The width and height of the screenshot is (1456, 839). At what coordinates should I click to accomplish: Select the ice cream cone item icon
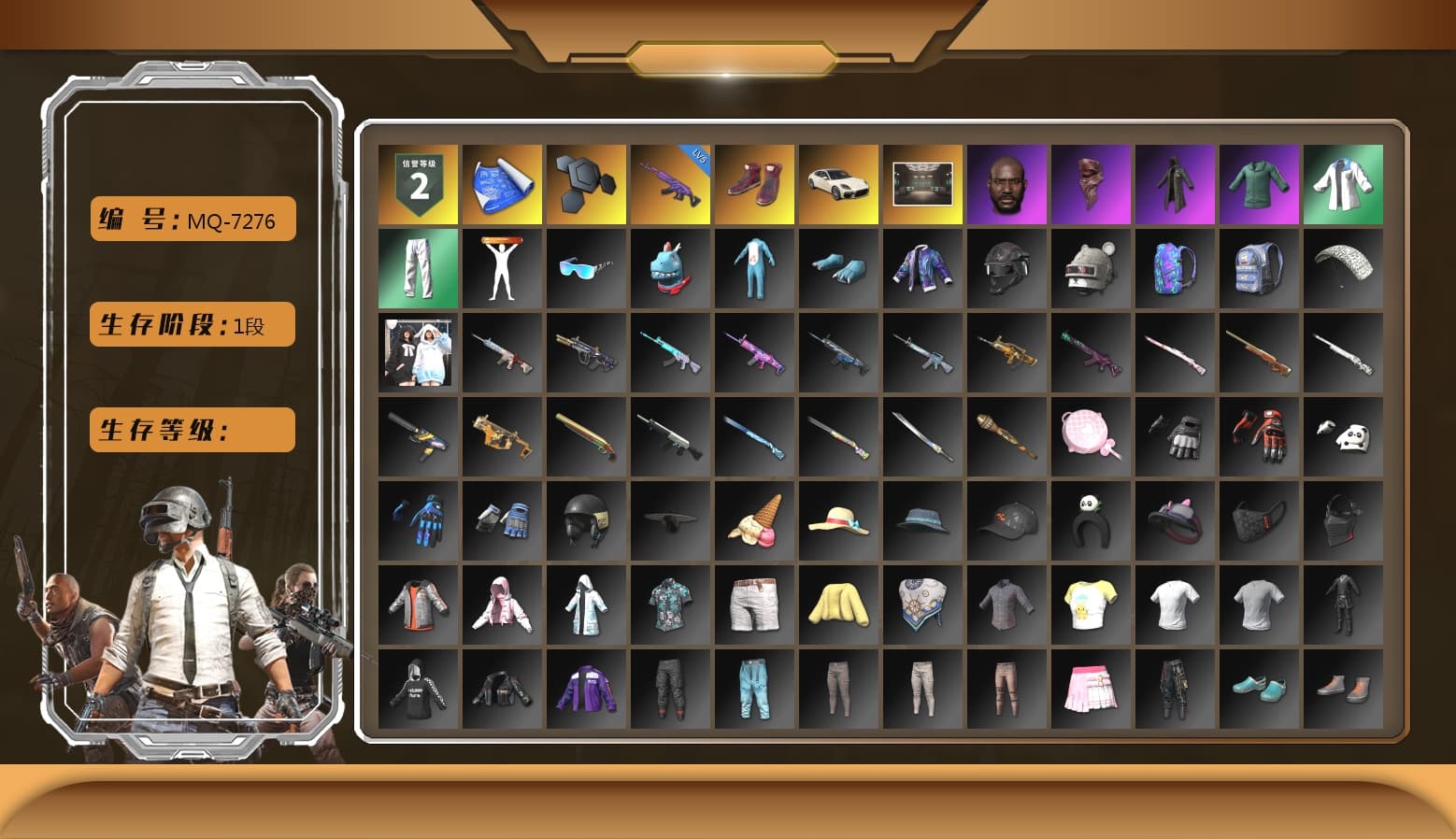[x=754, y=520]
